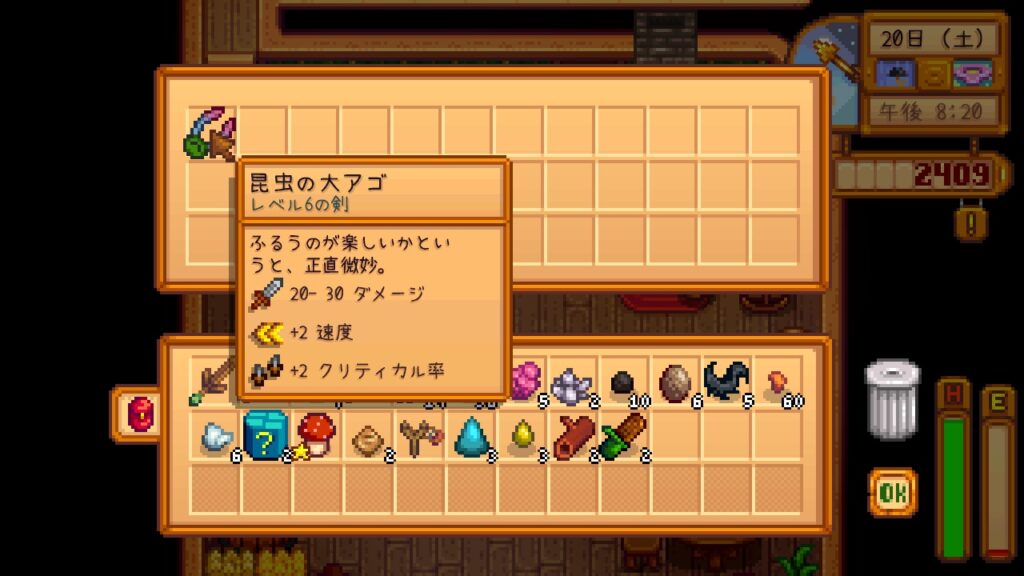The width and height of the screenshot is (1024, 576).
Task: Choose the black bat wing stack
Action: 726,383
